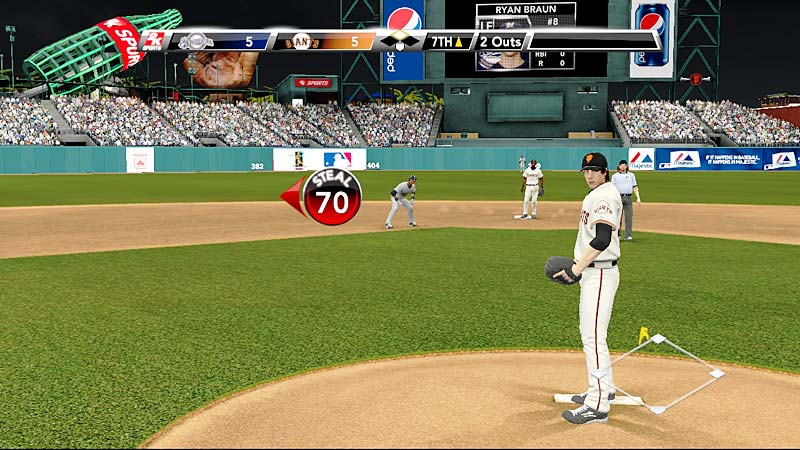Image resolution: width=800 pixels, height=450 pixels.
Task: Select the Giants team logo in the score bar
Action: pos(301,41)
